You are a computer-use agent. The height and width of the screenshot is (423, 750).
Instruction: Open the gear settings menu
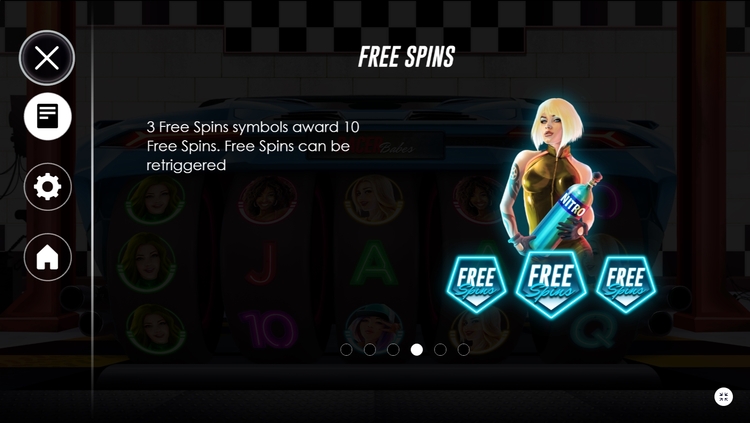47,187
